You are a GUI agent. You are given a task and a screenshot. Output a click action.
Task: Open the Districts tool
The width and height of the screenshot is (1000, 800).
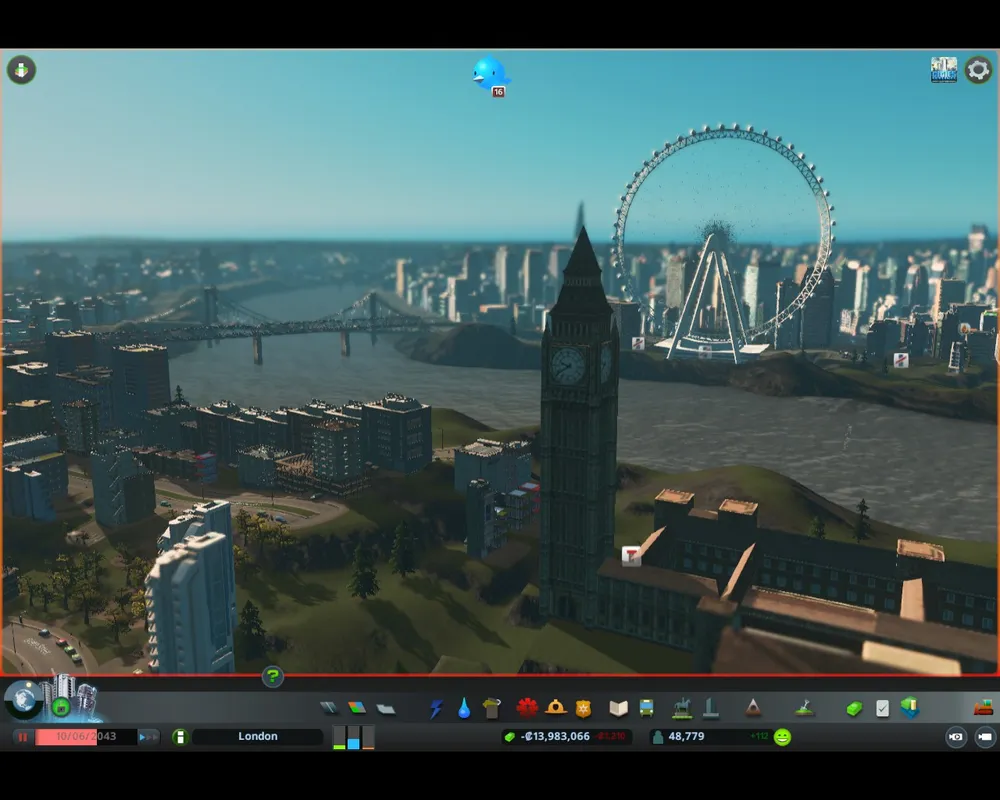tap(386, 709)
